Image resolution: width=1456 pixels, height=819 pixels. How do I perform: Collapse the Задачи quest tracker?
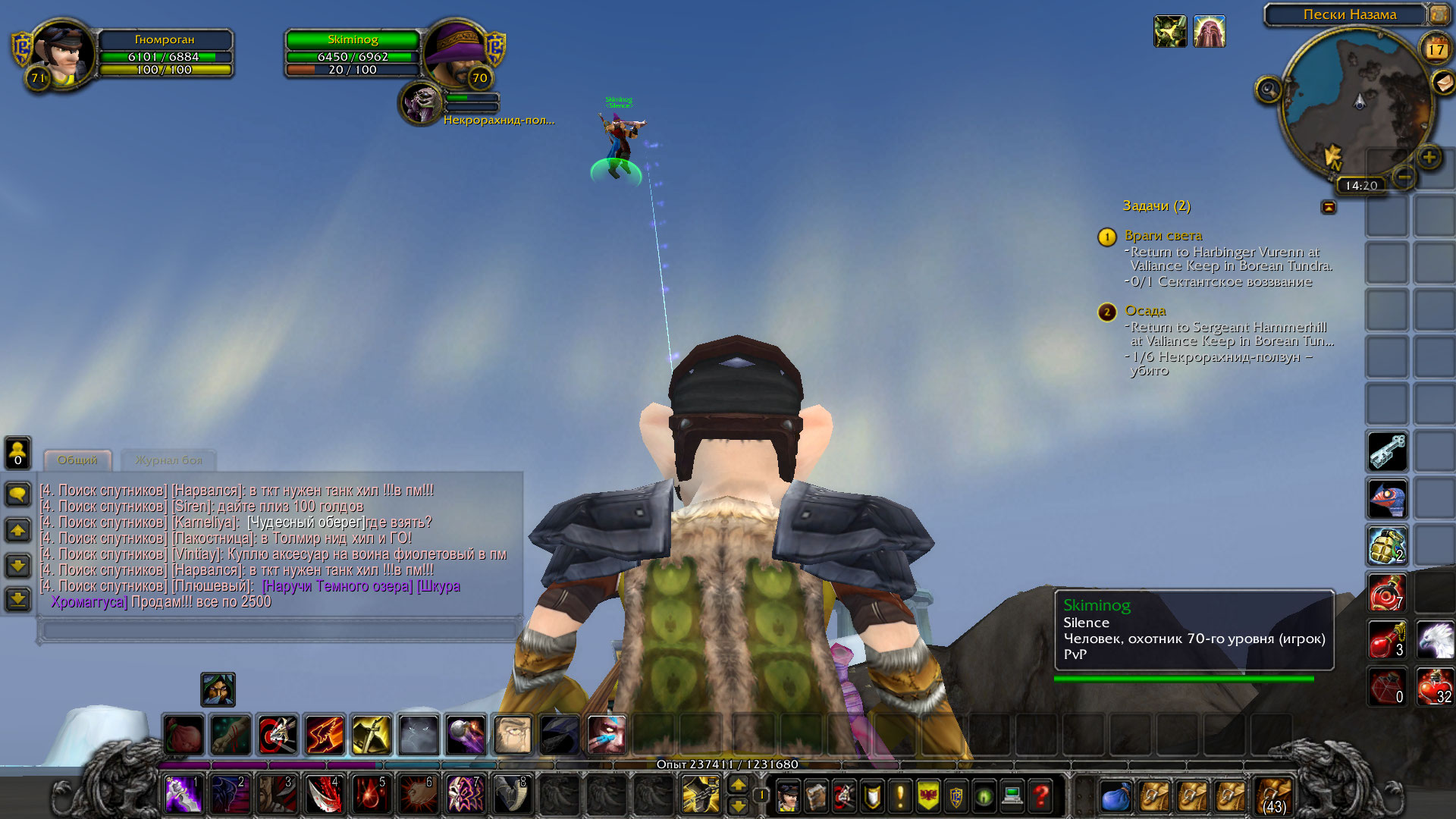1329,206
